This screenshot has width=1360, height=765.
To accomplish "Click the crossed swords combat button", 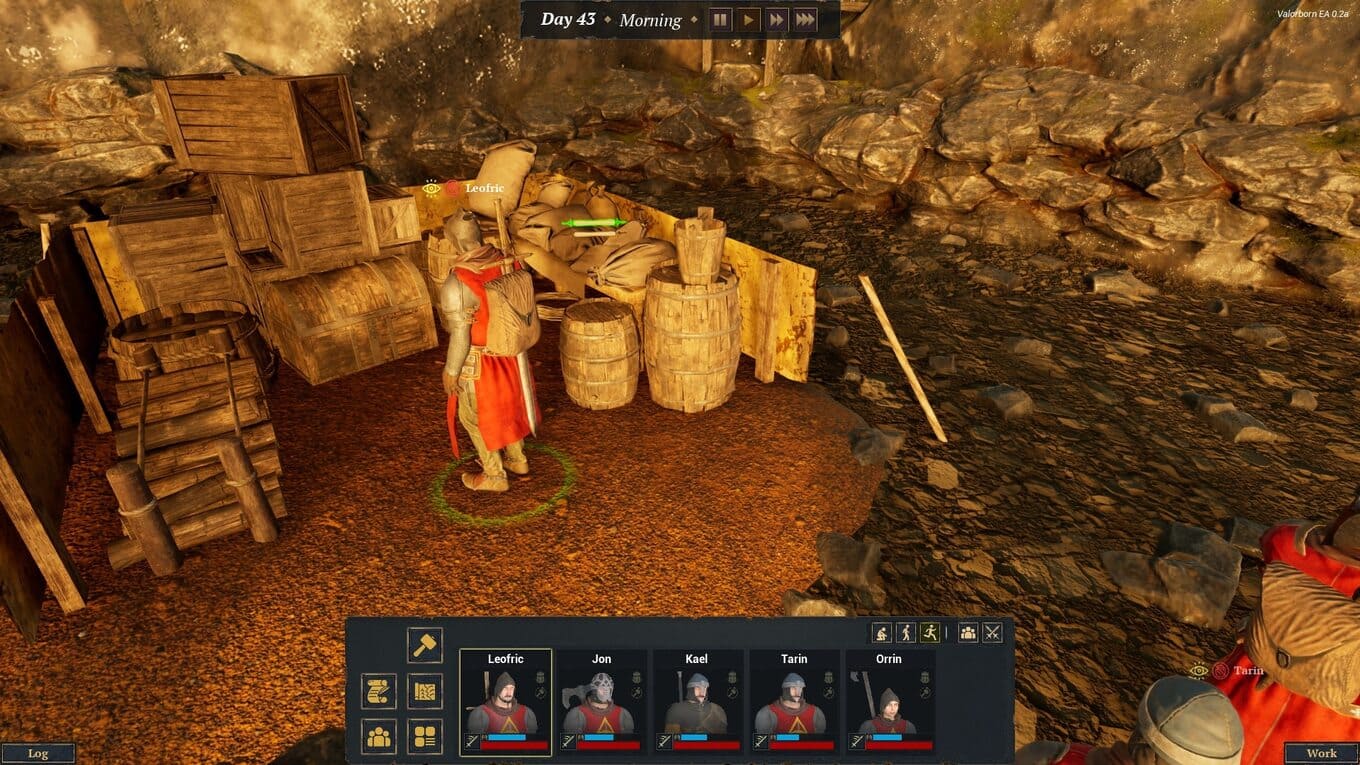I will 992,632.
